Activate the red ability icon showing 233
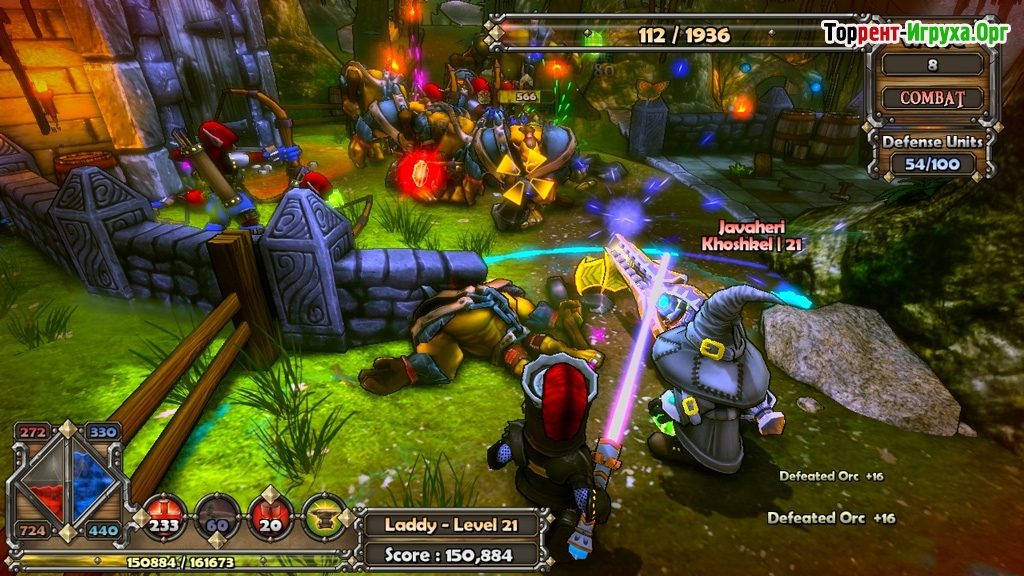This screenshot has height=576, width=1024. click(164, 516)
